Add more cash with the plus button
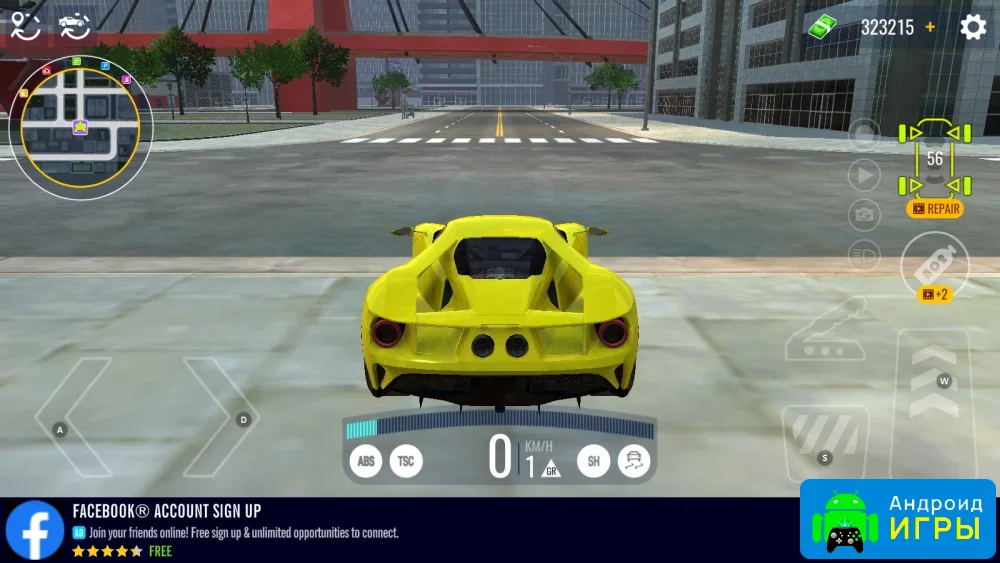Screen dimensions: 1000x563 (931, 27)
